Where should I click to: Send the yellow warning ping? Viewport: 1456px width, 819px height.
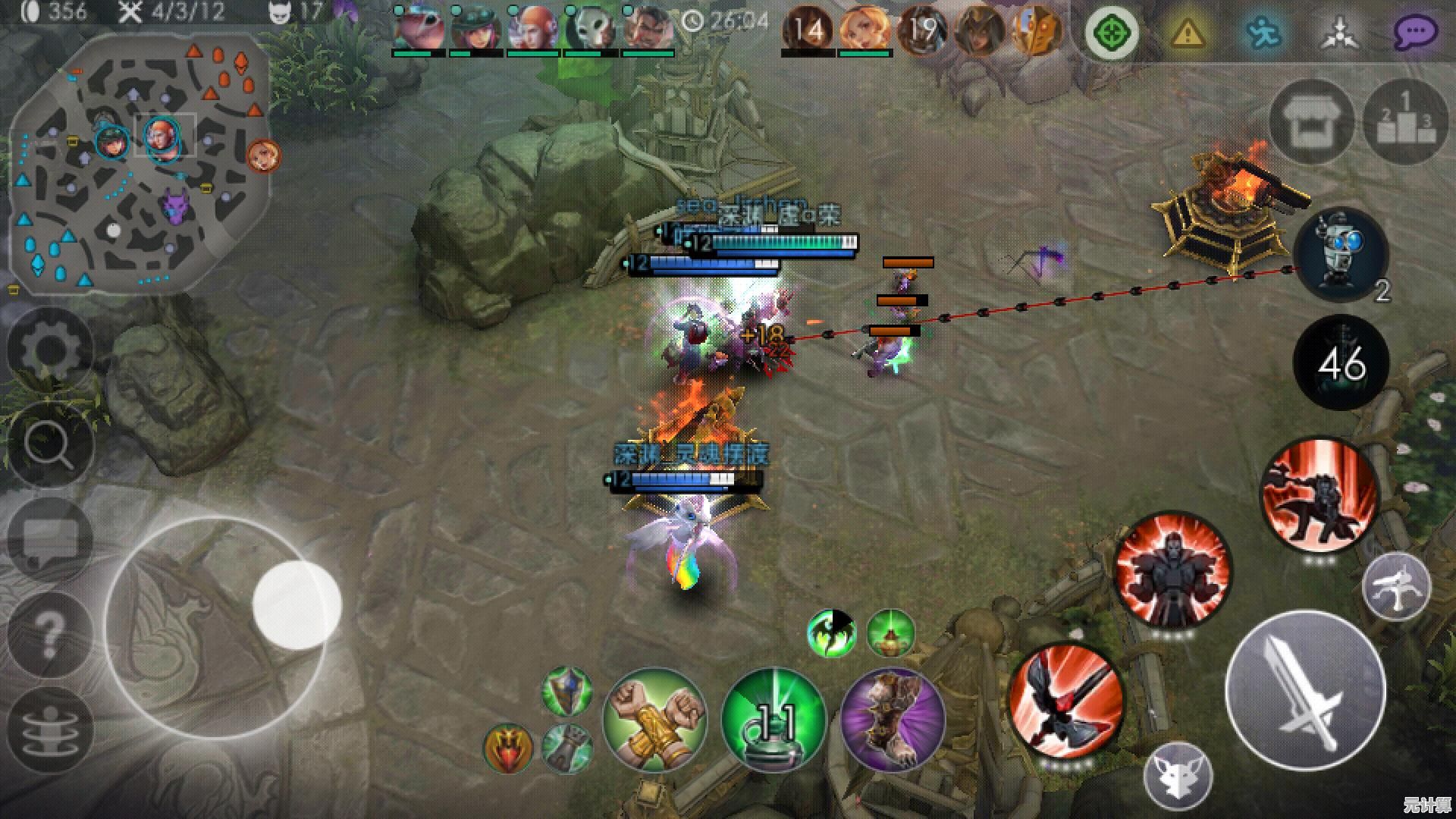click(x=1187, y=33)
